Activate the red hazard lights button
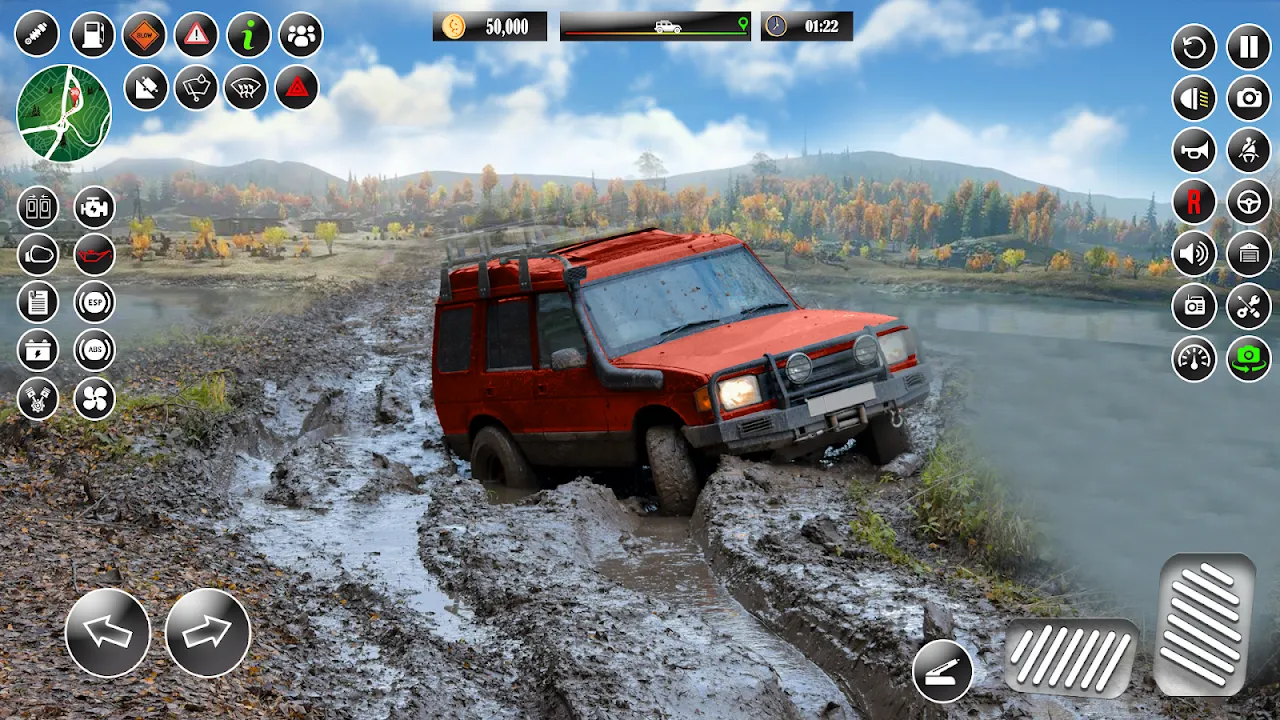 click(297, 88)
